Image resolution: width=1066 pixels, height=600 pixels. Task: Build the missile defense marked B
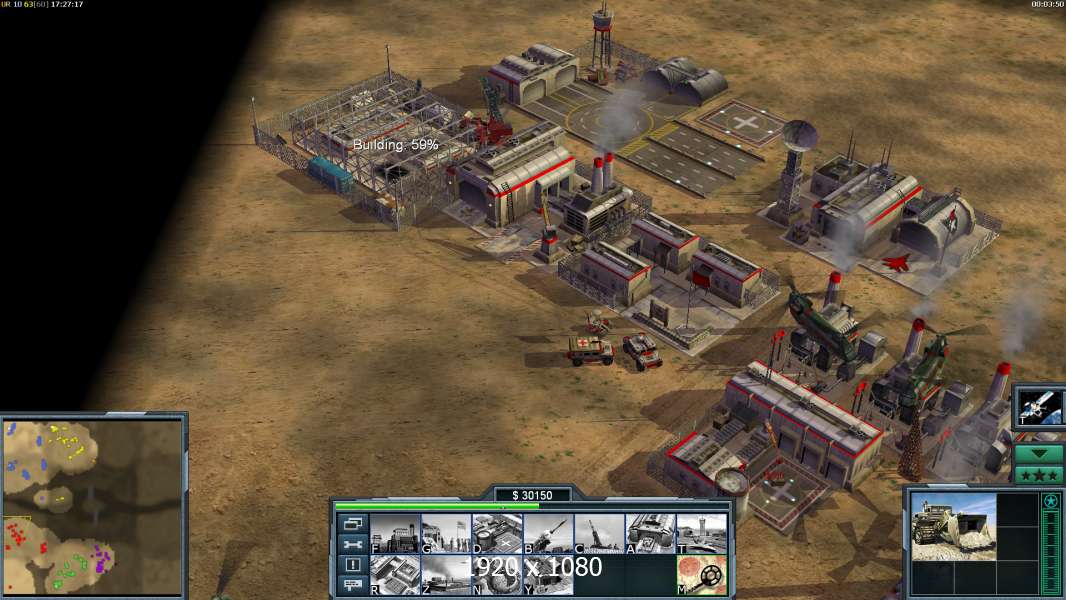(548, 534)
